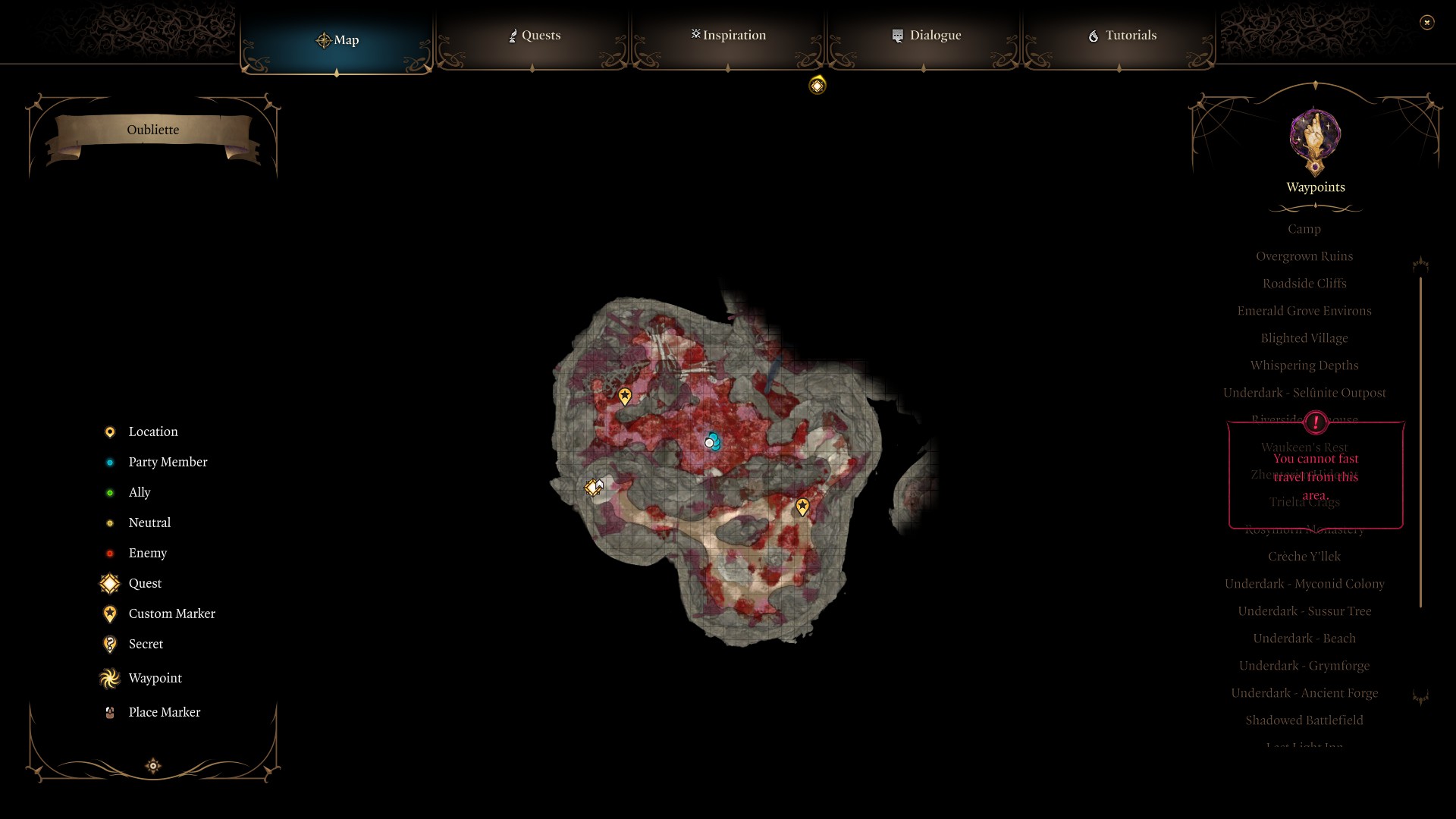Toggle the Enemy marker visibility in legend
The image size is (1456, 819).
[109, 553]
